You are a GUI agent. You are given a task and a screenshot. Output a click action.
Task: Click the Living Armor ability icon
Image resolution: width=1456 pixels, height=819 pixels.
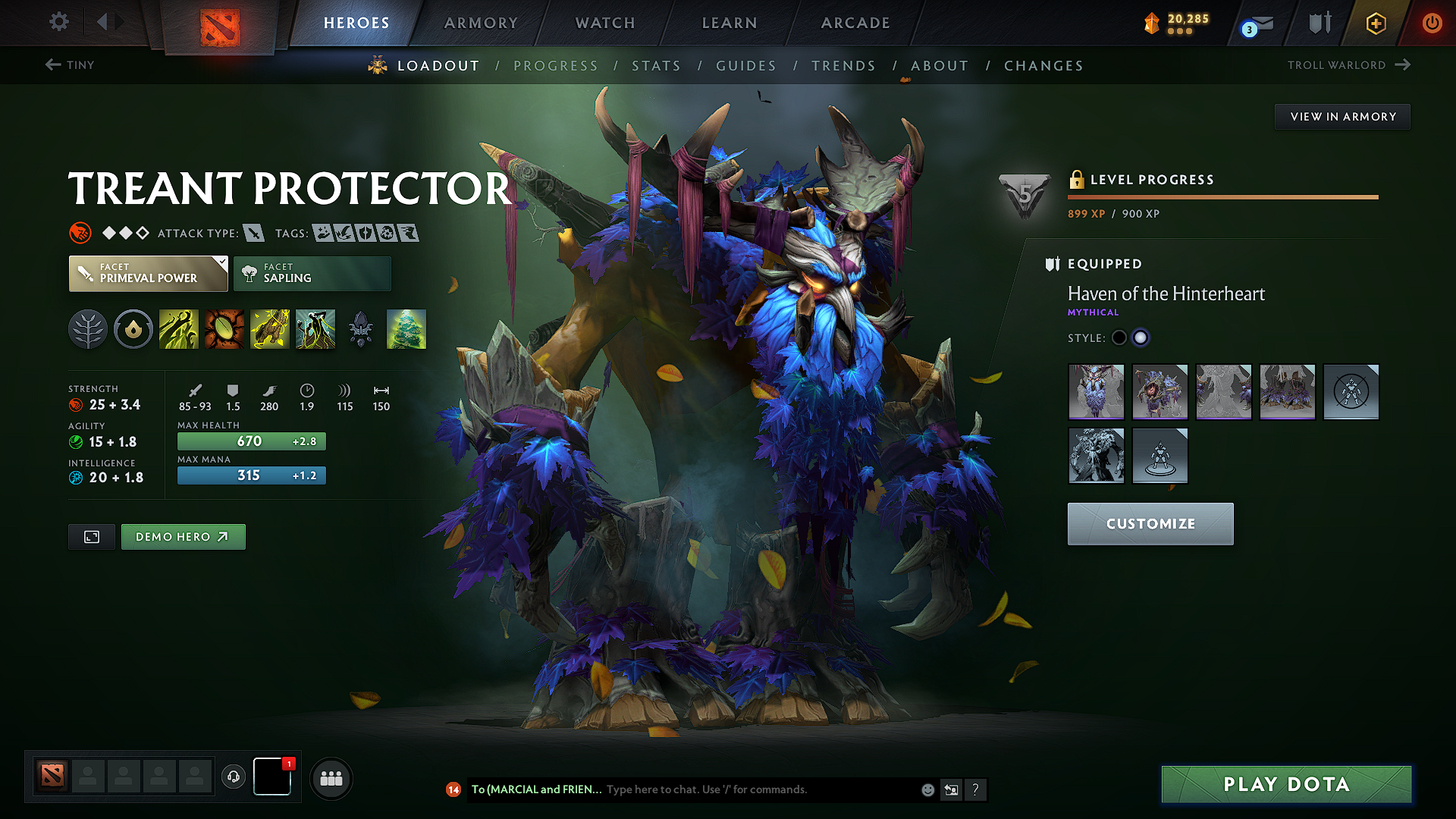click(x=270, y=329)
